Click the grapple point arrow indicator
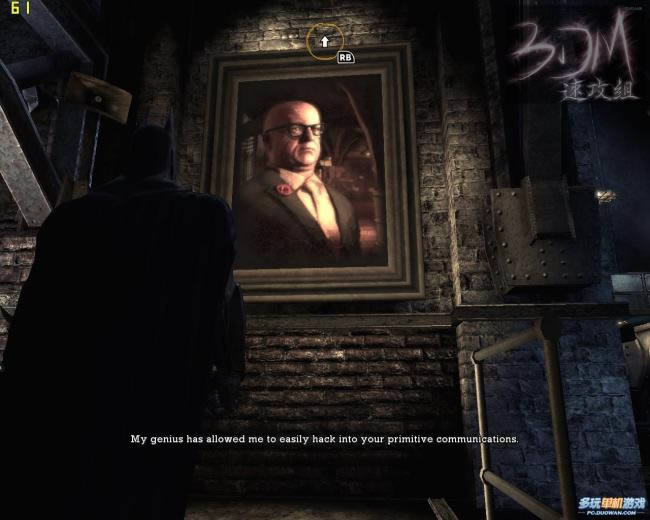This screenshot has height=520, width=650. 324,41
